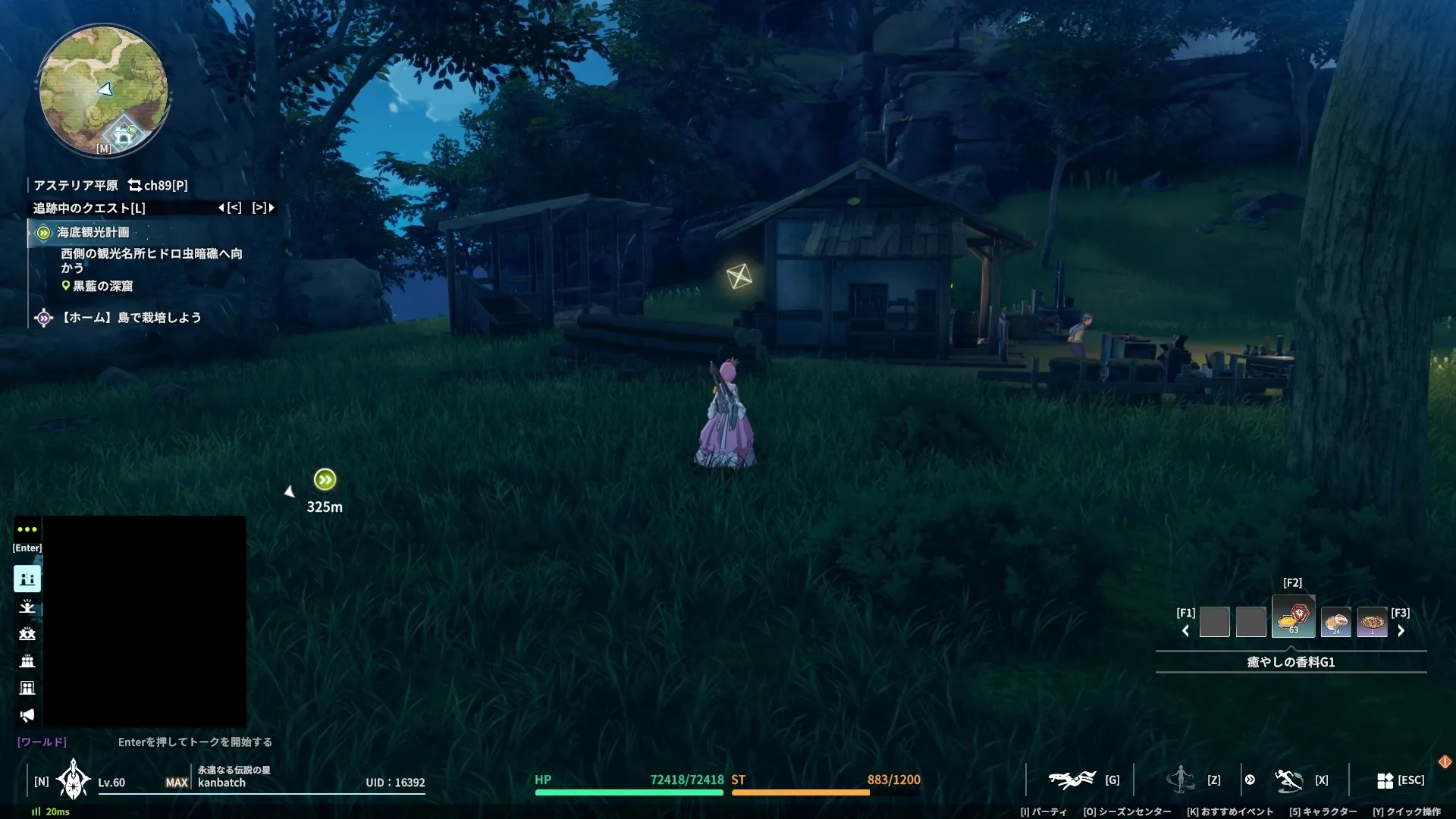Switch to the building-icon guild chat tab
The image size is (1456, 819).
tap(27, 688)
